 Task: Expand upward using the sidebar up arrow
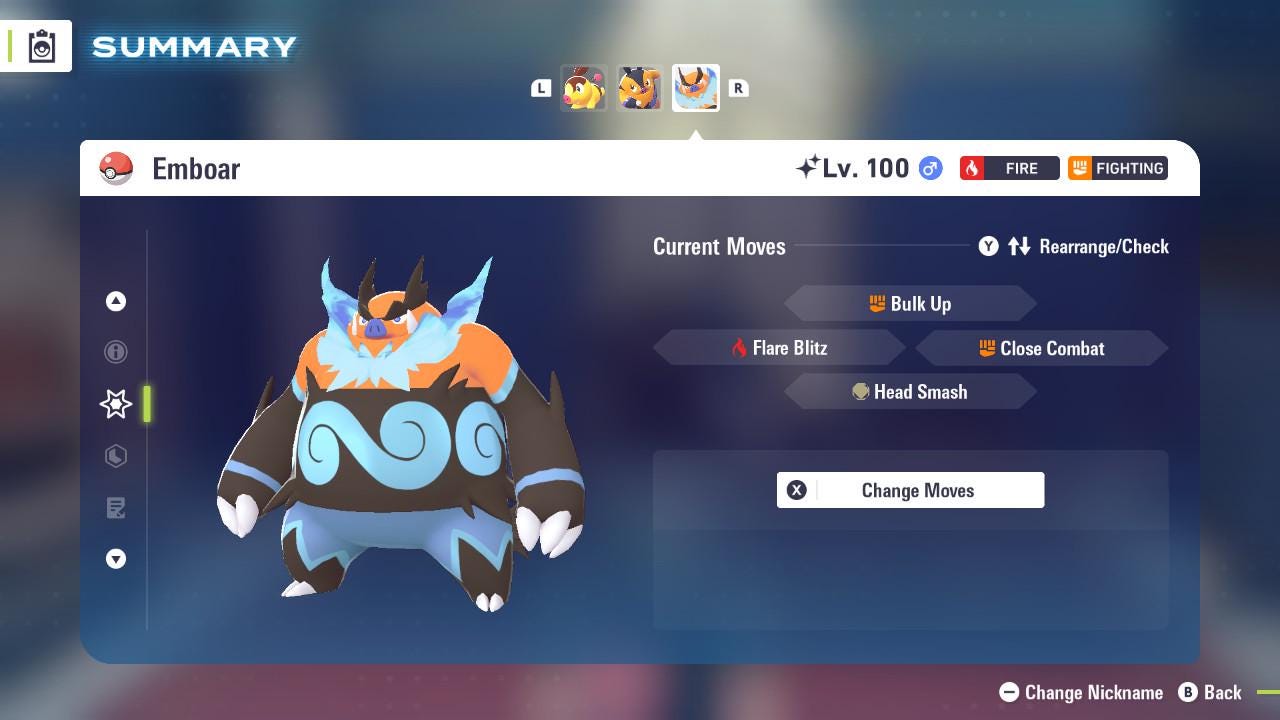[x=116, y=301]
